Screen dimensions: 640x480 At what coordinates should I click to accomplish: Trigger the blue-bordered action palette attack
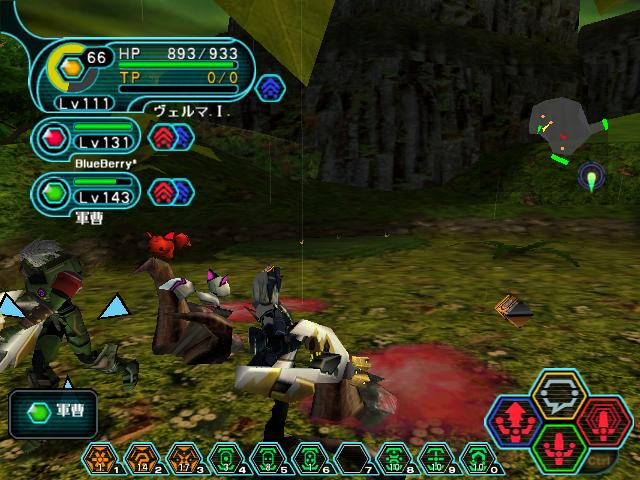[x=512, y=420]
